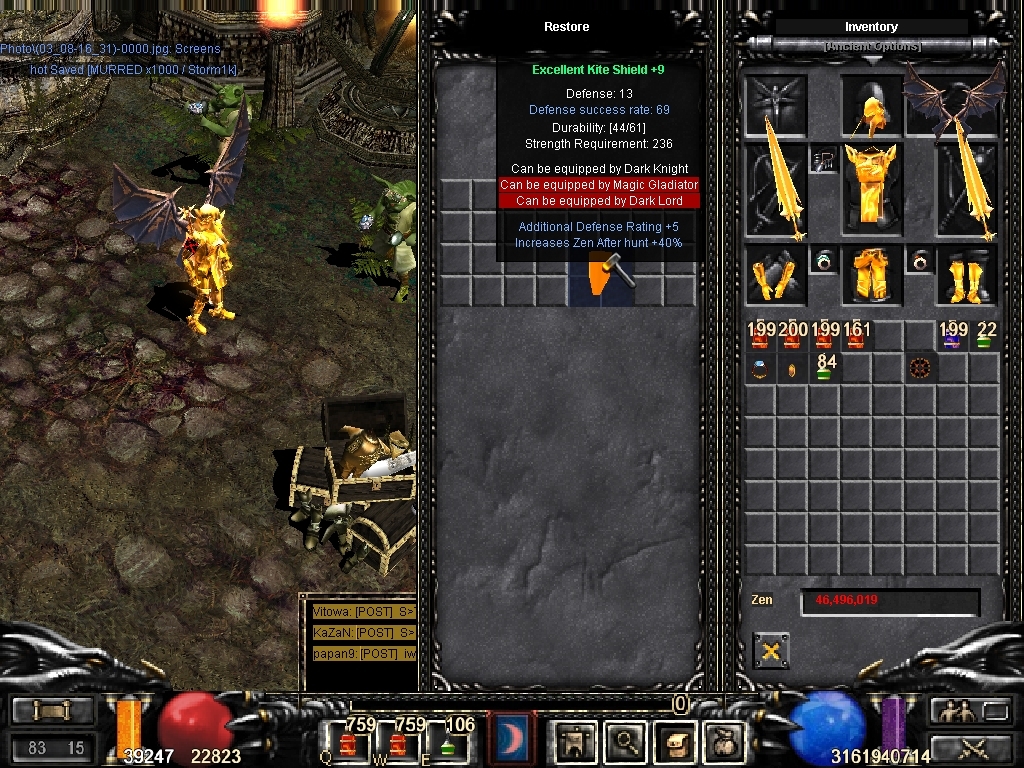Click the crossed swords button
Image resolution: width=1024 pixels, height=768 pixels.
[971, 747]
